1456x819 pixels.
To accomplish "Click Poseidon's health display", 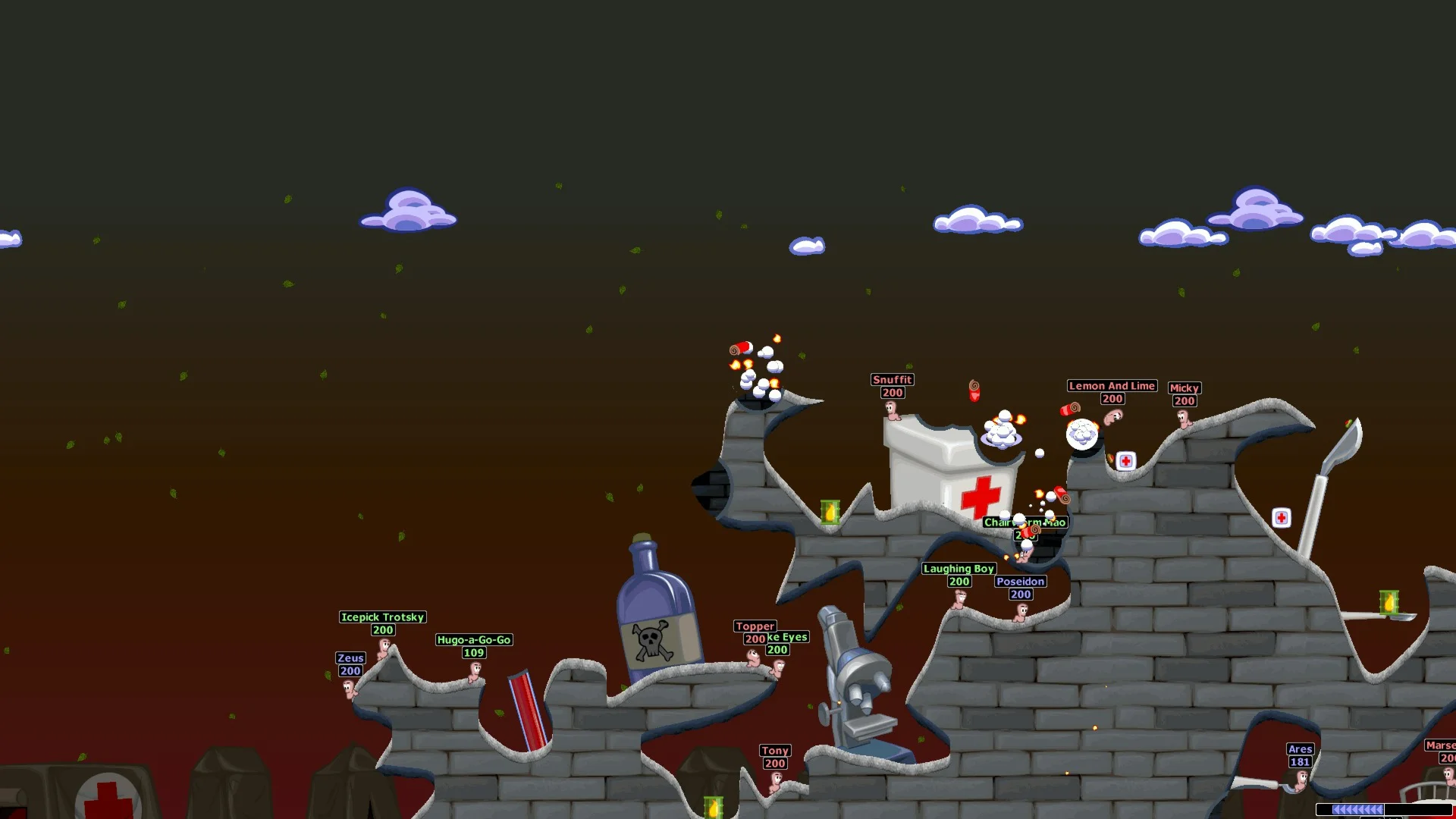I will pyautogui.click(x=1019, y=595).
